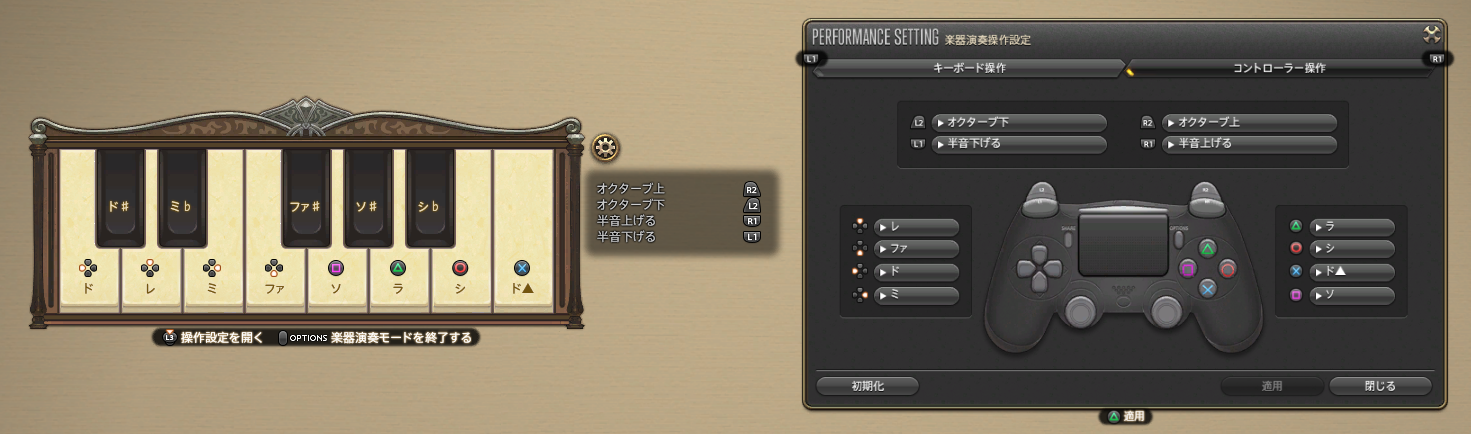The image size is (1471, 434).
Task: Open the ド▲ high note assignment dropdown
Action: [x=1352, y=272]
